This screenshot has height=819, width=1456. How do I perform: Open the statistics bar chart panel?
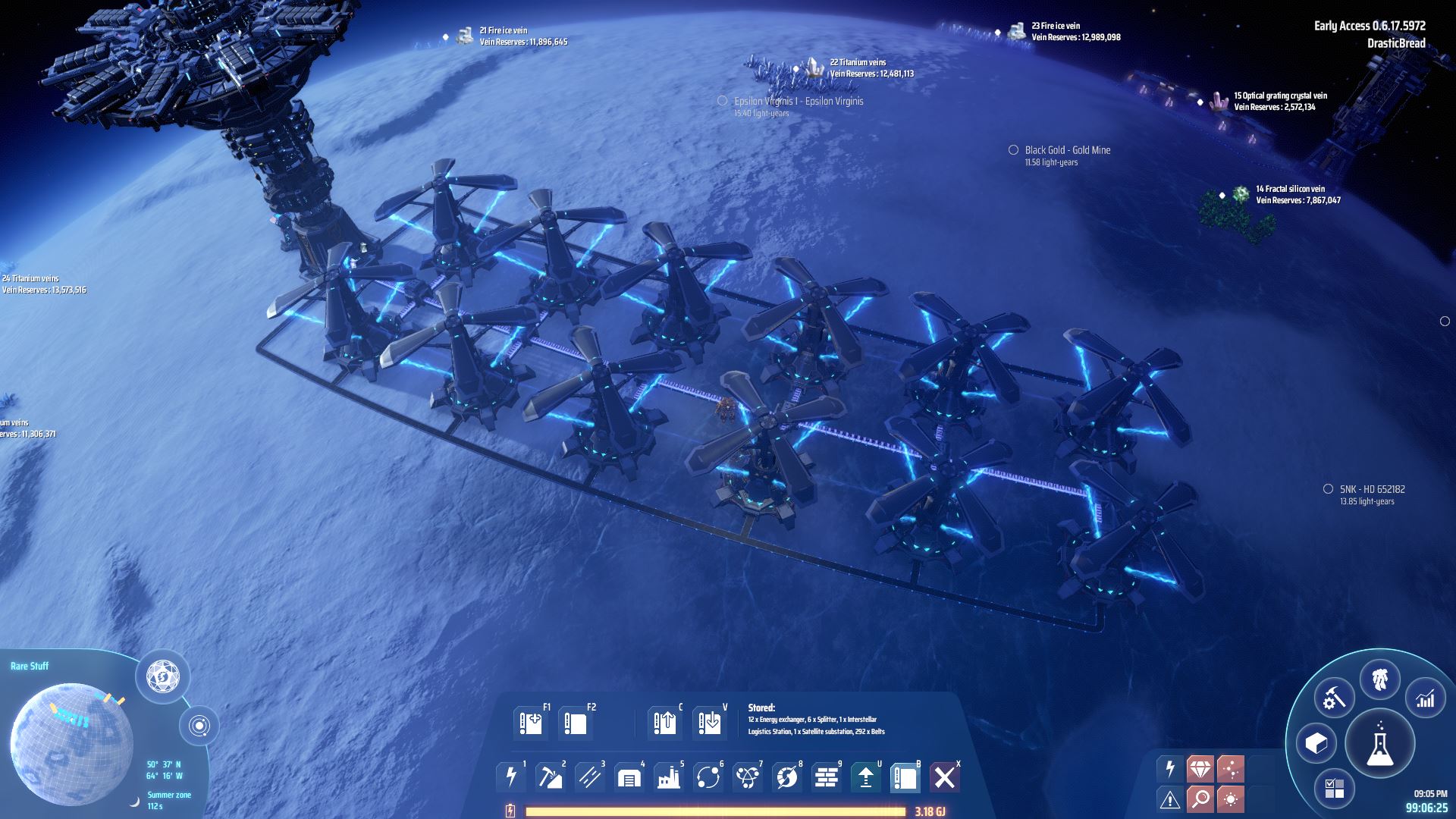point(1426,698)
